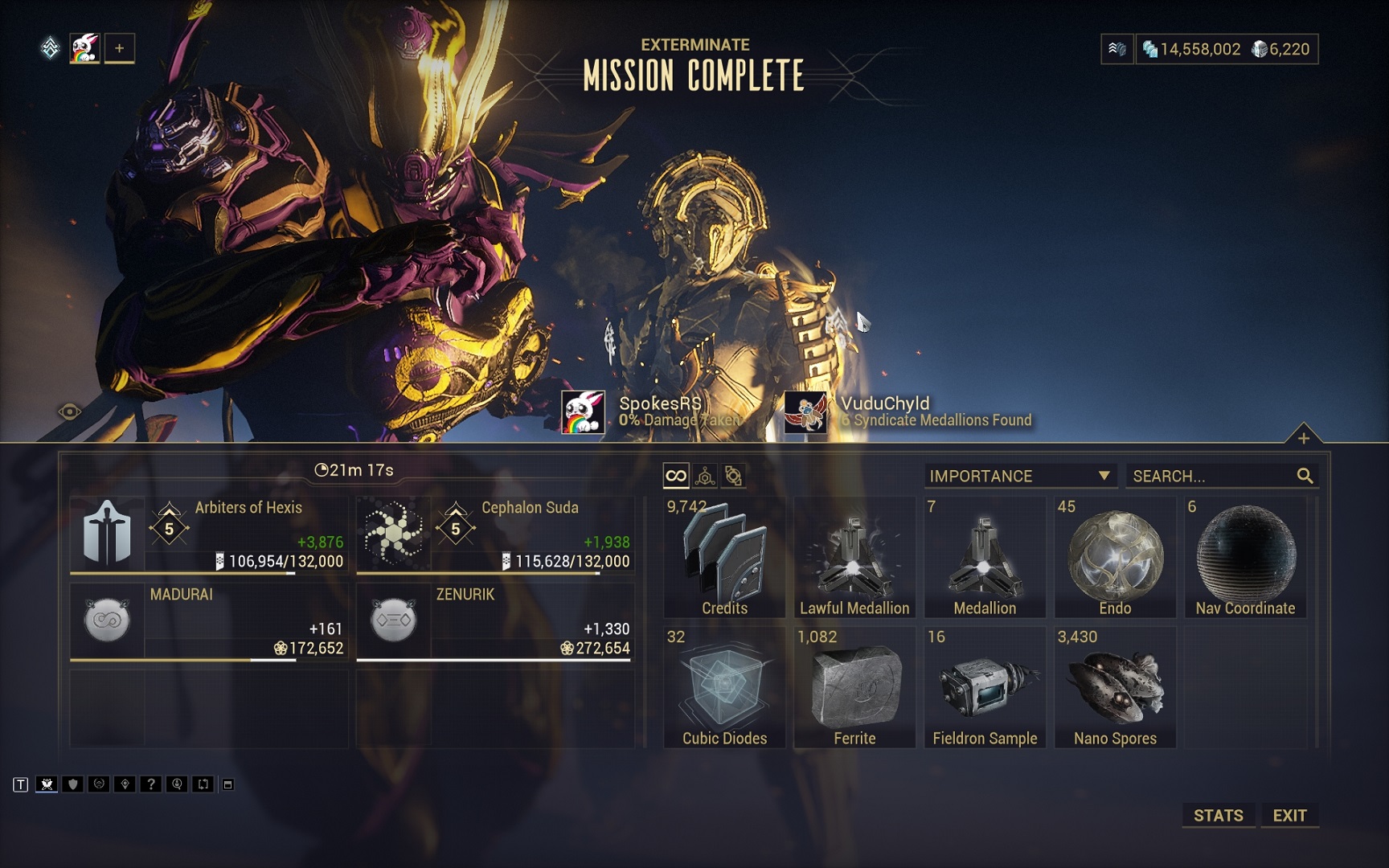Click SpokesRS player avatar
This screenshot has width=1389, height=868.
coord(583,412)
